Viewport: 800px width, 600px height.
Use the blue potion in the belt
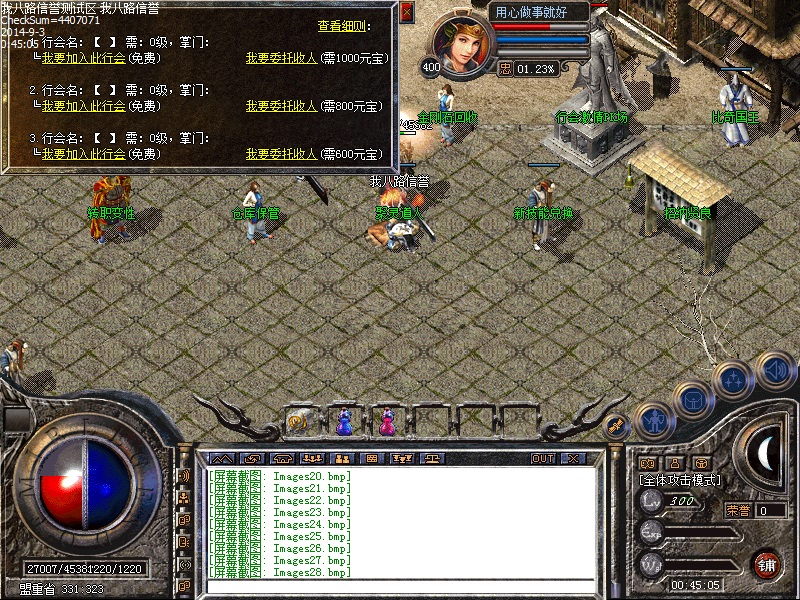click(343, 423)
